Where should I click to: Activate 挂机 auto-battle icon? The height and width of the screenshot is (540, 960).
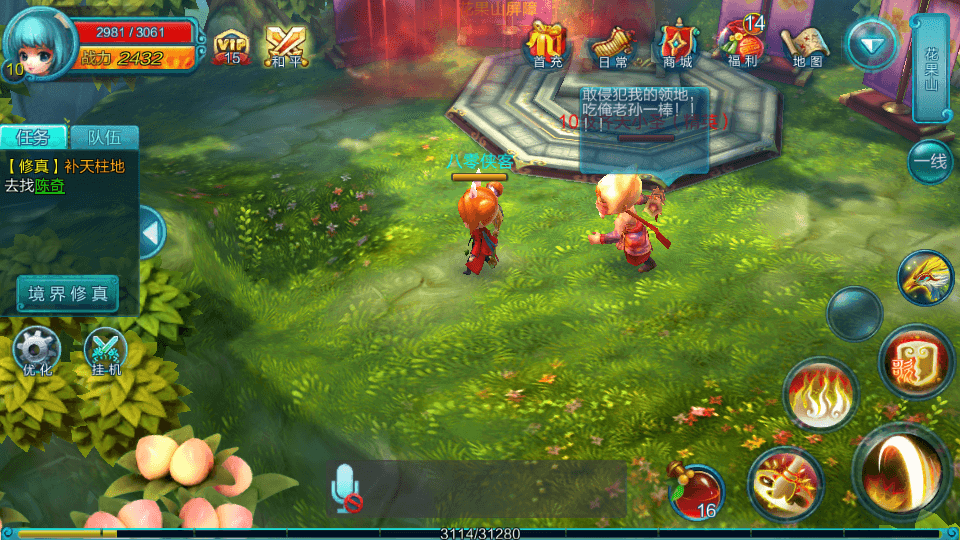pos(105,352)
